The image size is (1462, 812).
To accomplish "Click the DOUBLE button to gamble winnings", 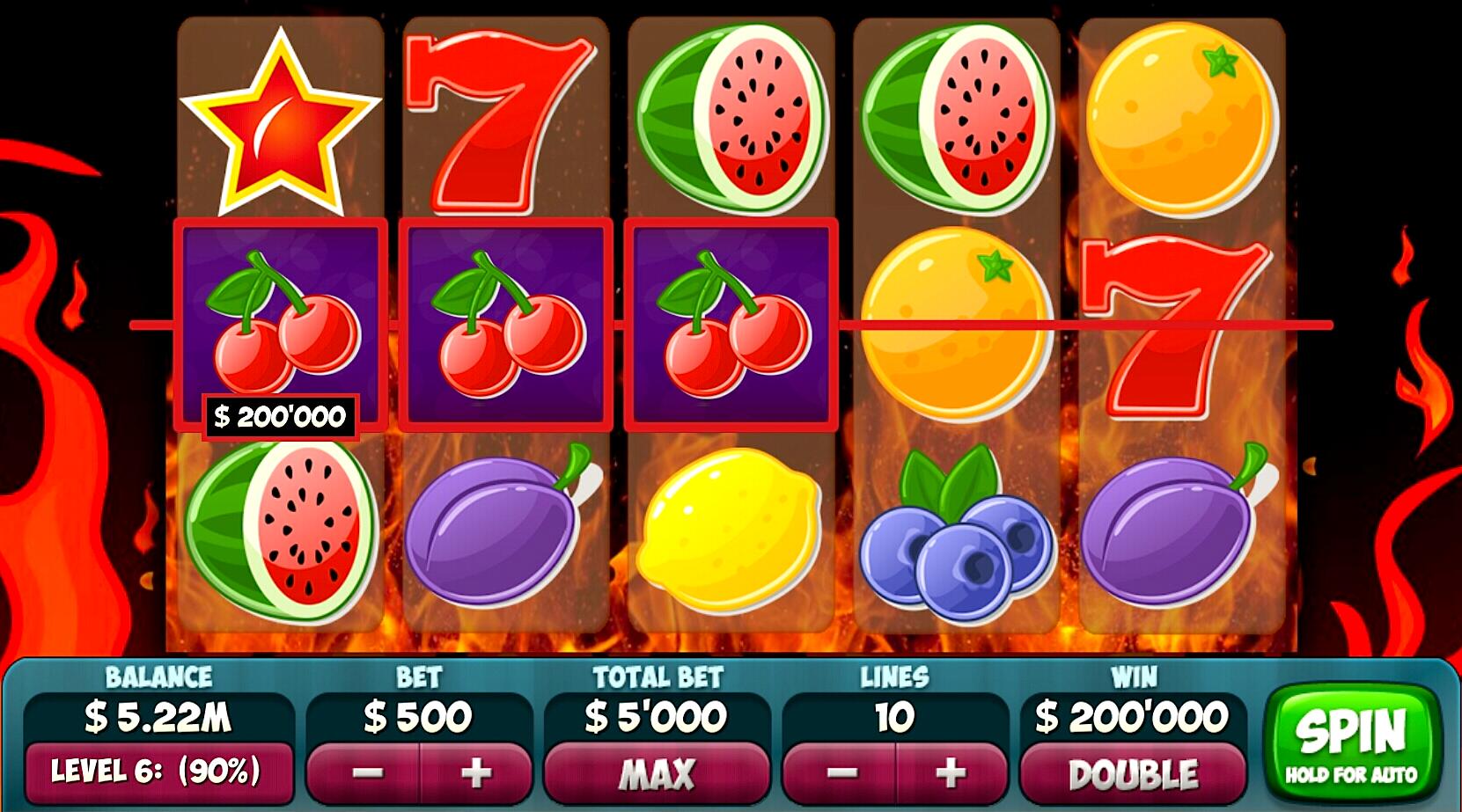I will click(1135, 774).
